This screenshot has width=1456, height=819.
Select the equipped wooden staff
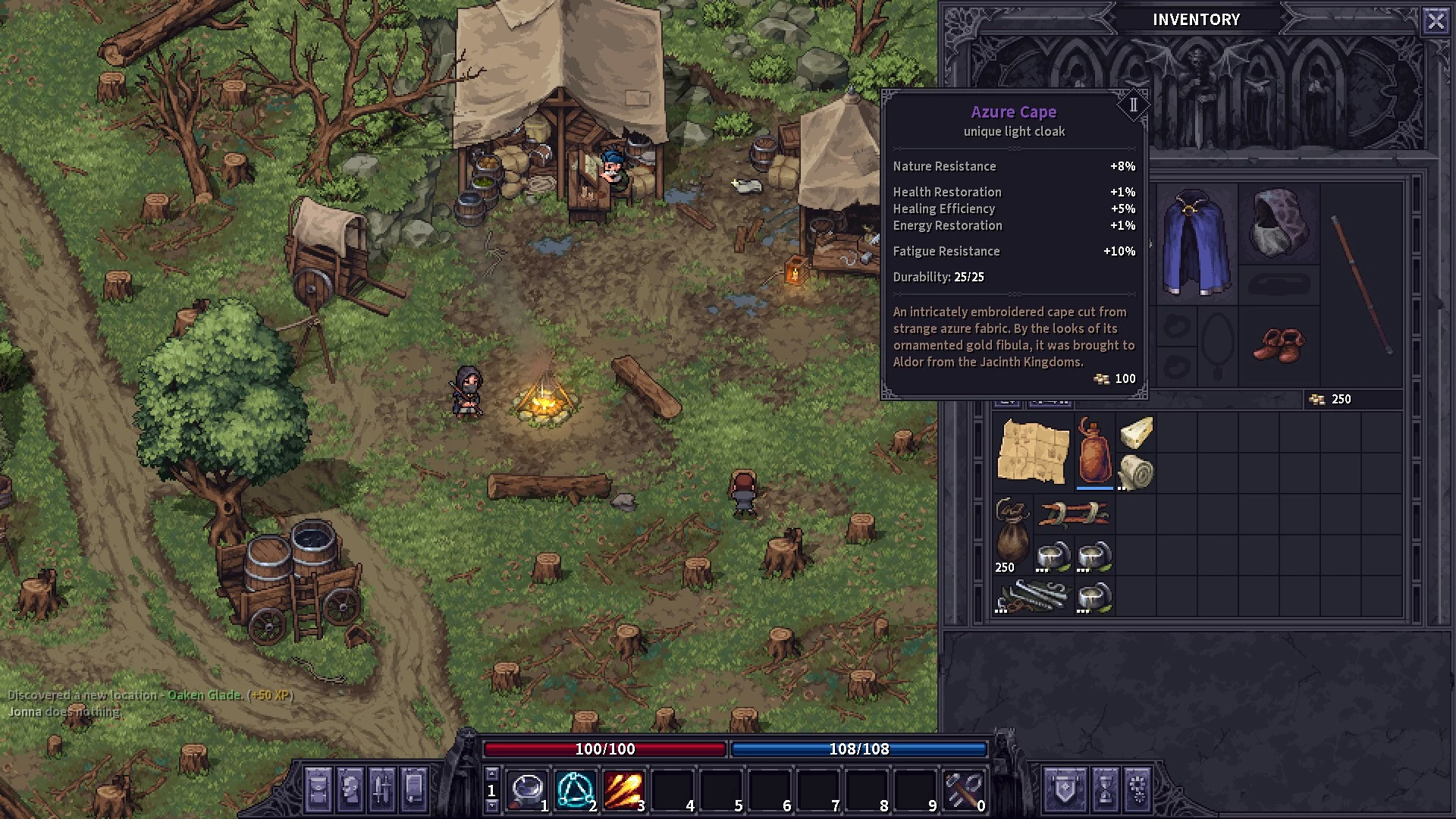[x=1362, y=284]
